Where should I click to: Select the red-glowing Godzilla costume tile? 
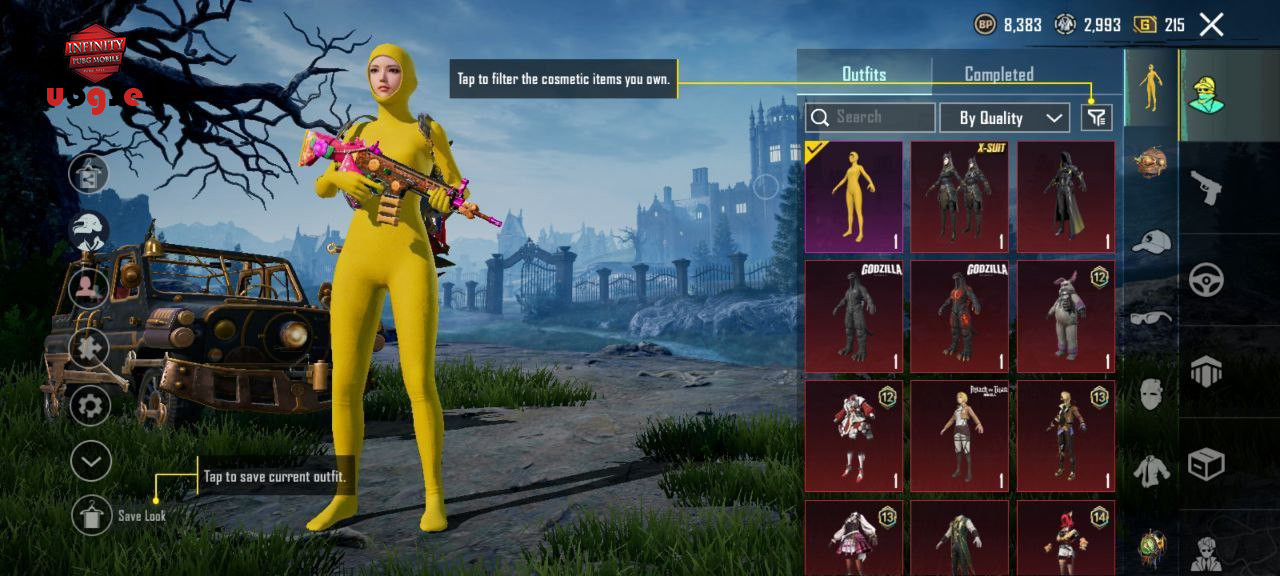[x=960, y=315]
